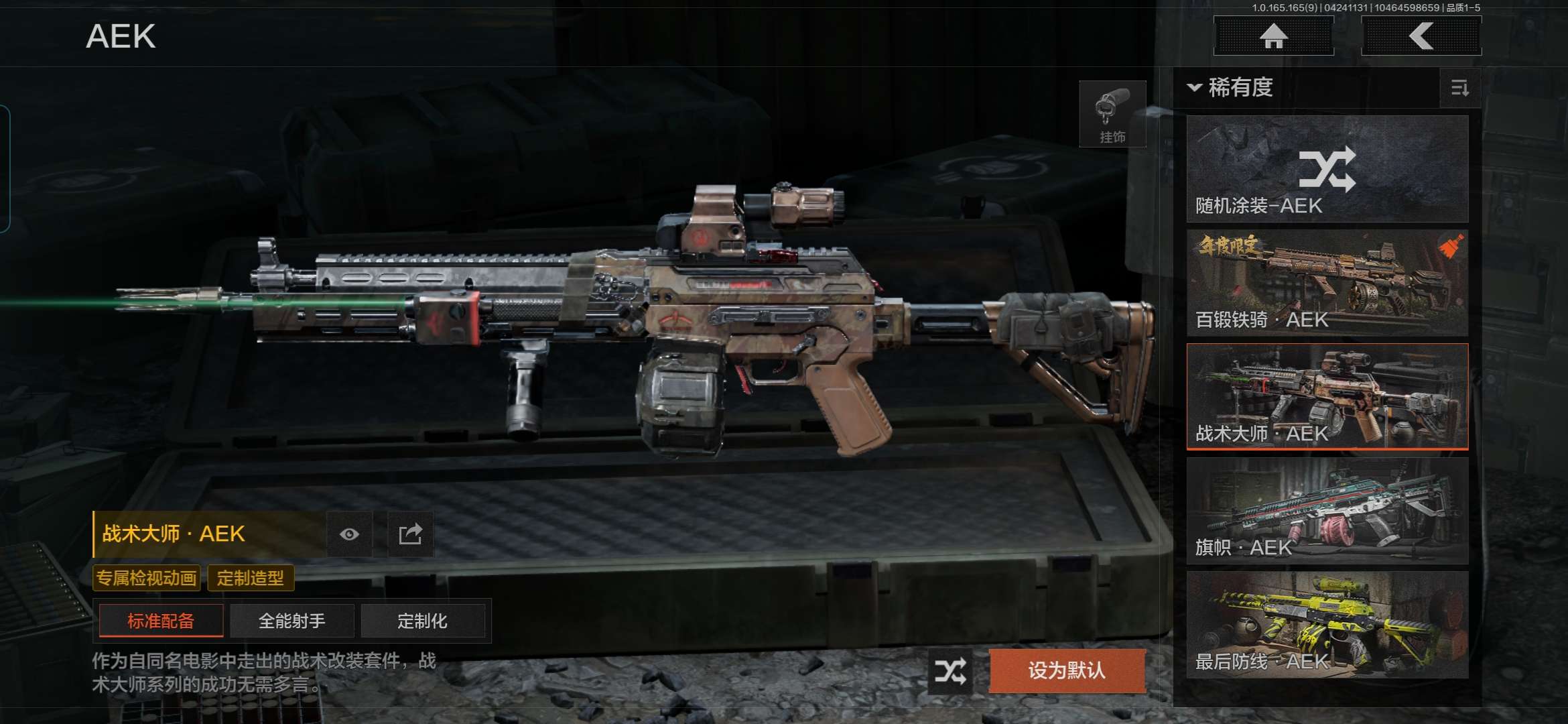Select the 随机涂装-AEK random skin
Screen dimensions: 1568x724
(x=1327, y=169)
